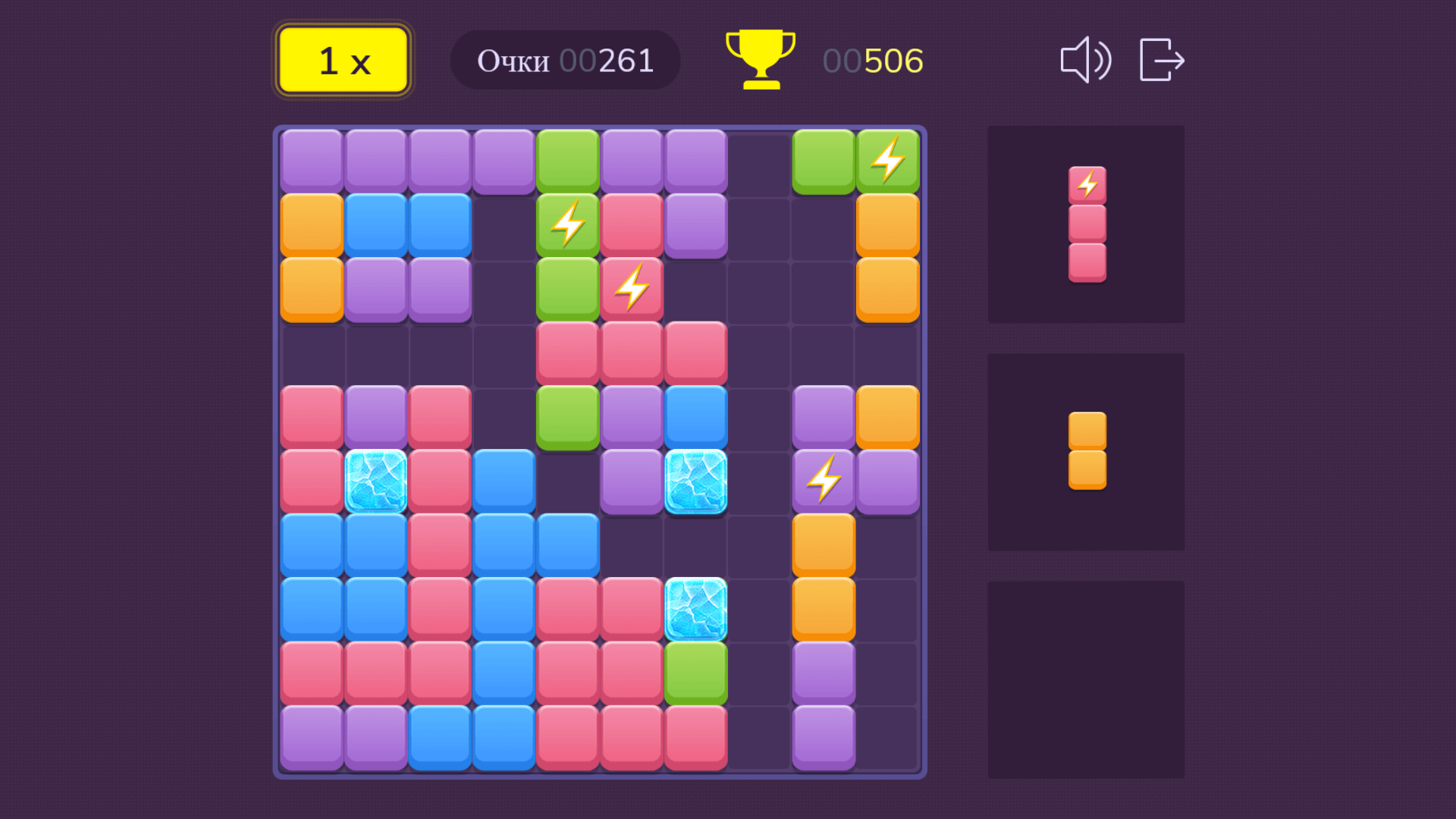Select the vertical pink piece with lightning
Screen dimensions: 1456x819
1087,225
